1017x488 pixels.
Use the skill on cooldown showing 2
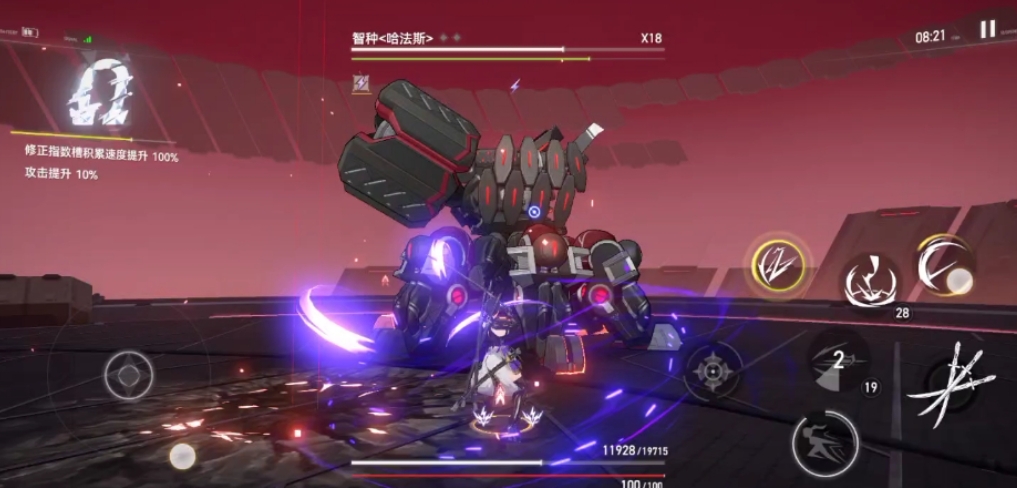(x=838, y=360)
